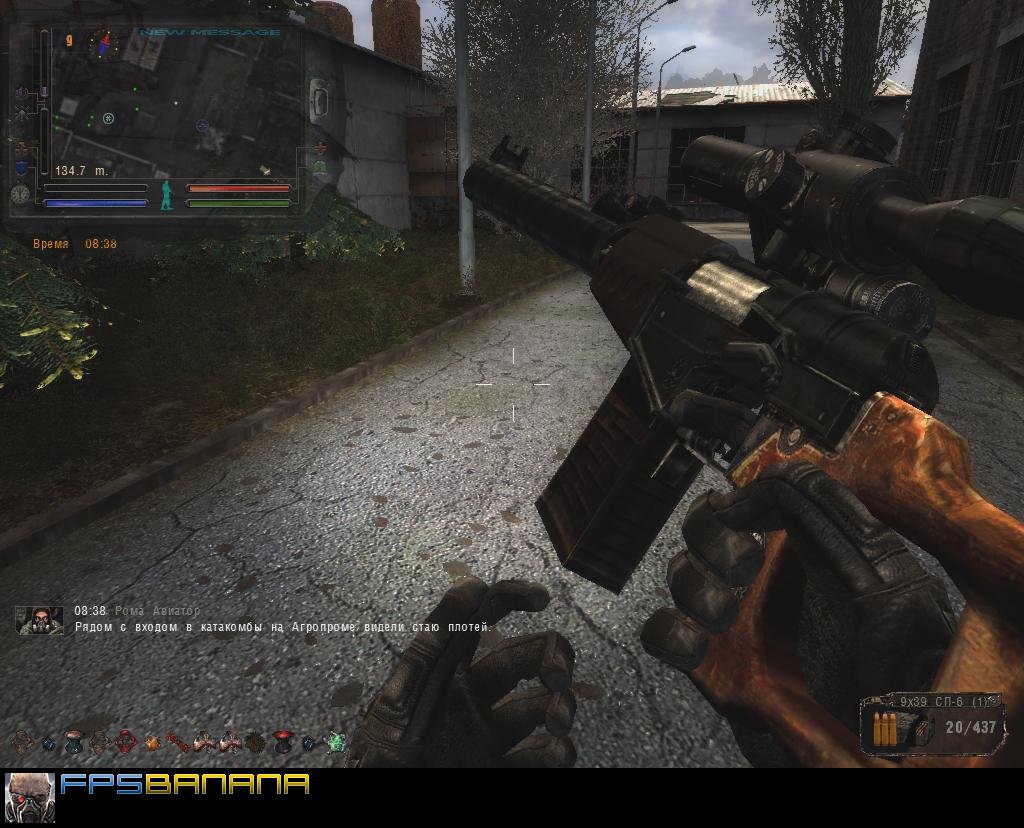Click the 9x39 SP-6 ammo type icon
Image resolution: width=1024 pixels, height=828 pixels.
click(885, 729)
